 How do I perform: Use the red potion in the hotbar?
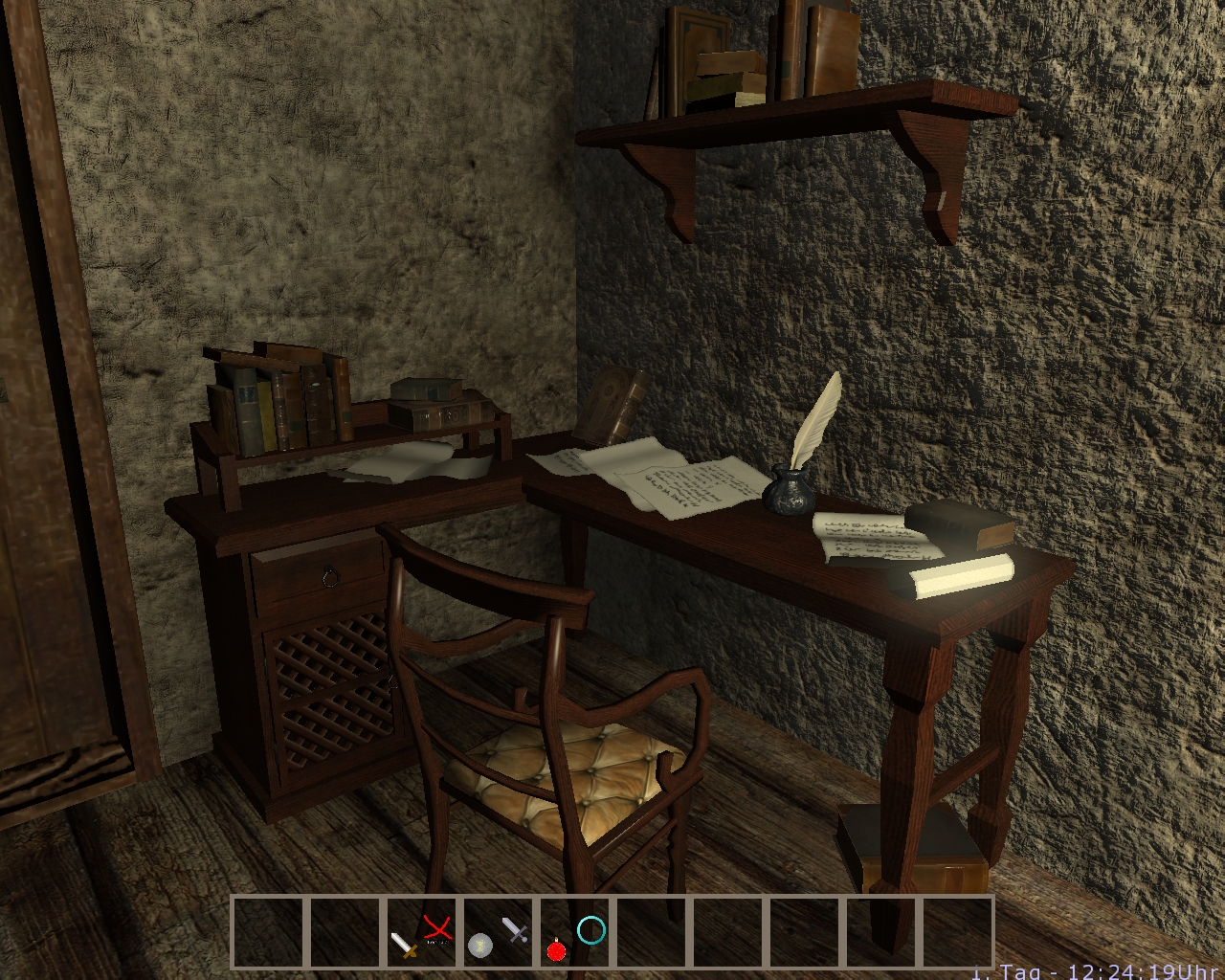(556, 947)
